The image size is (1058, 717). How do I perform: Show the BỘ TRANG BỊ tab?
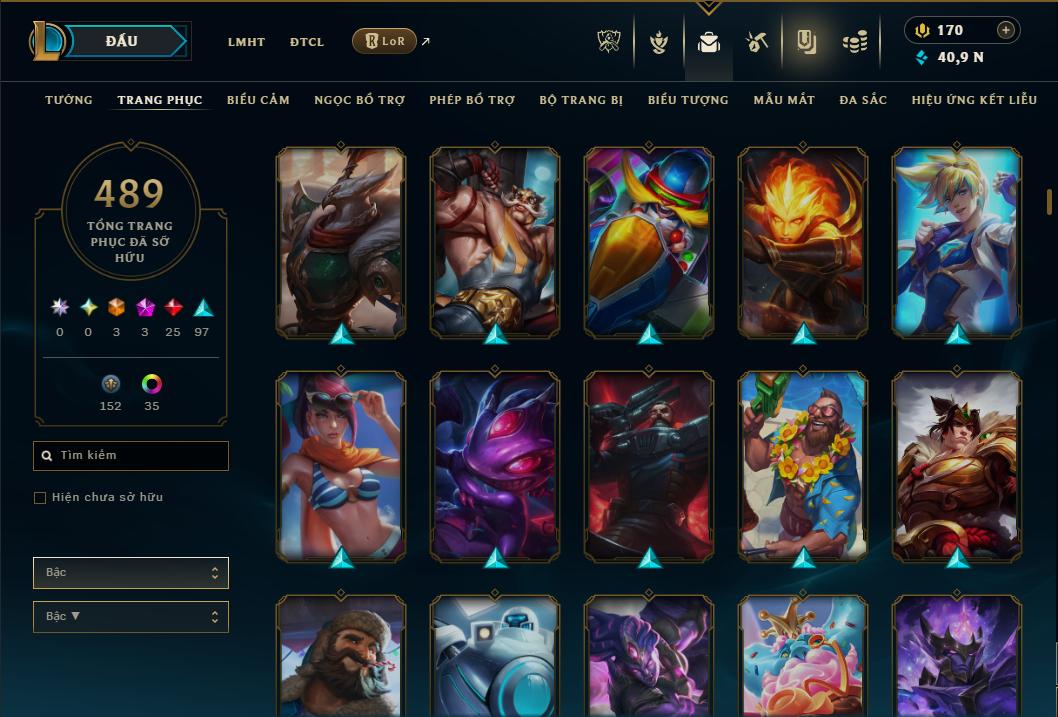click(581, 100)
